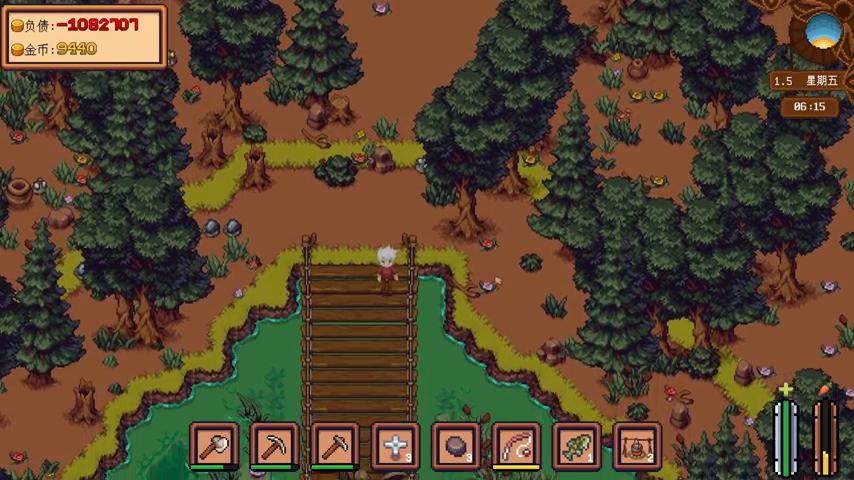Equip the fishing rod
854x480 pixels.
(x=516, y=444)
